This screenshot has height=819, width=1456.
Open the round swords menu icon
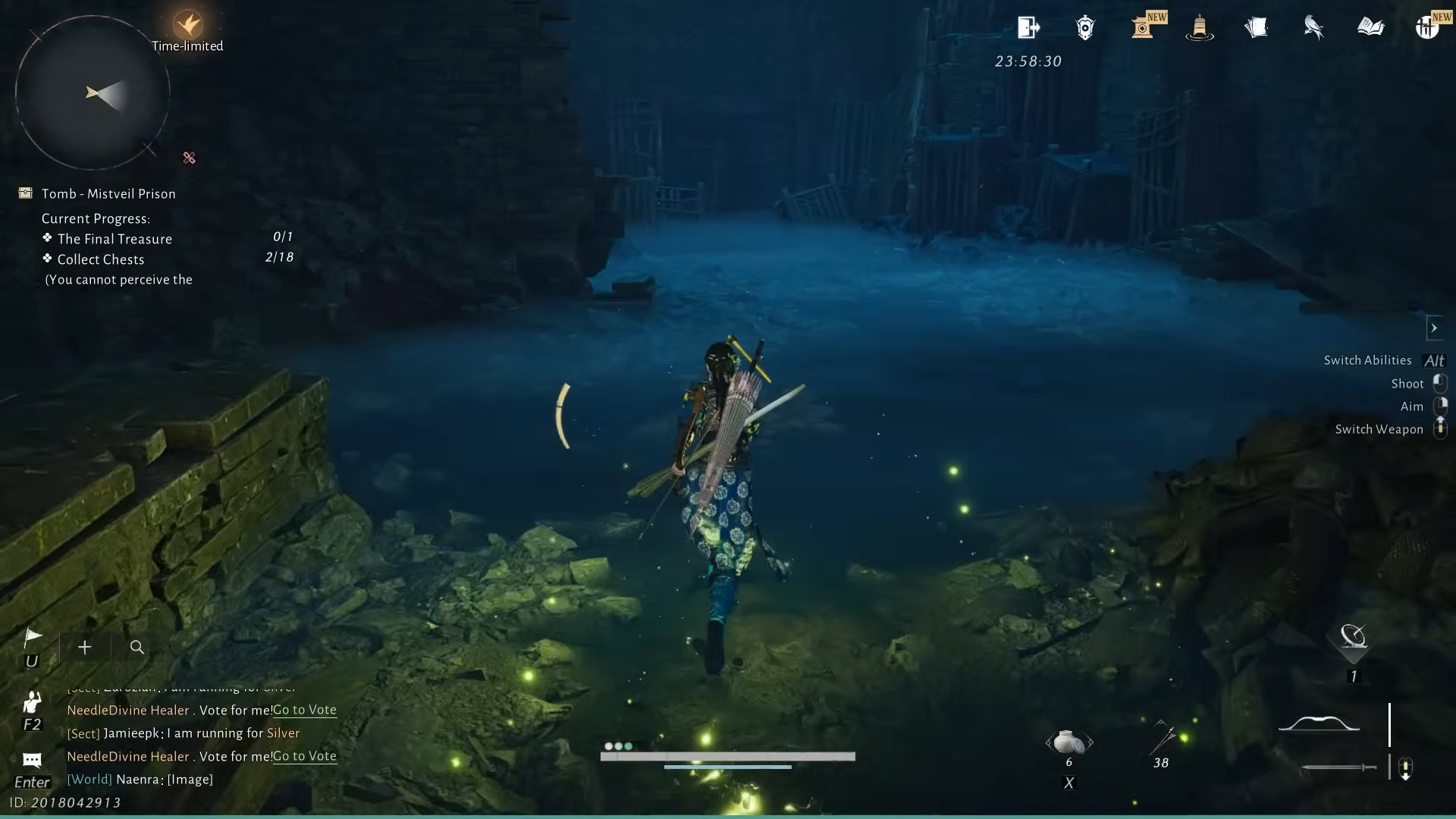[x=1426, y=28]
